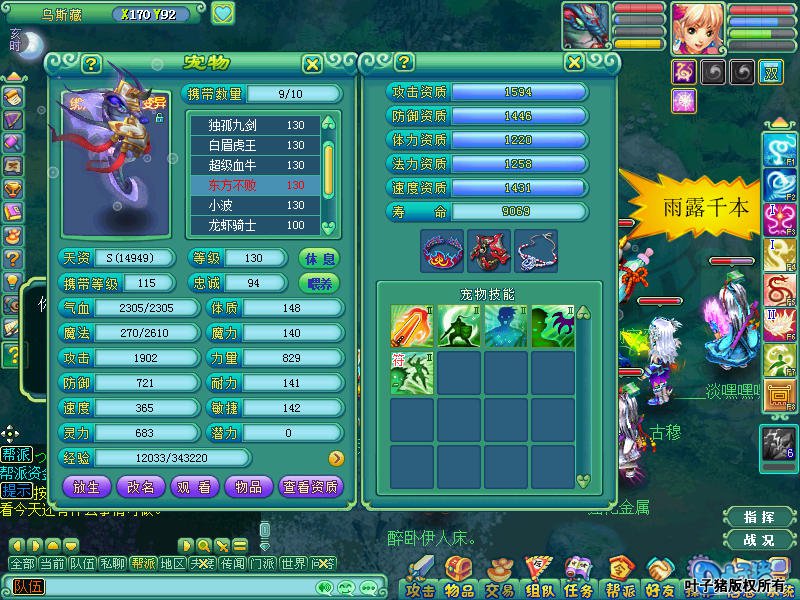Viewport: 800px width, 600px height.
Task: Open pet 物品 items button
Action: point(248,487)
